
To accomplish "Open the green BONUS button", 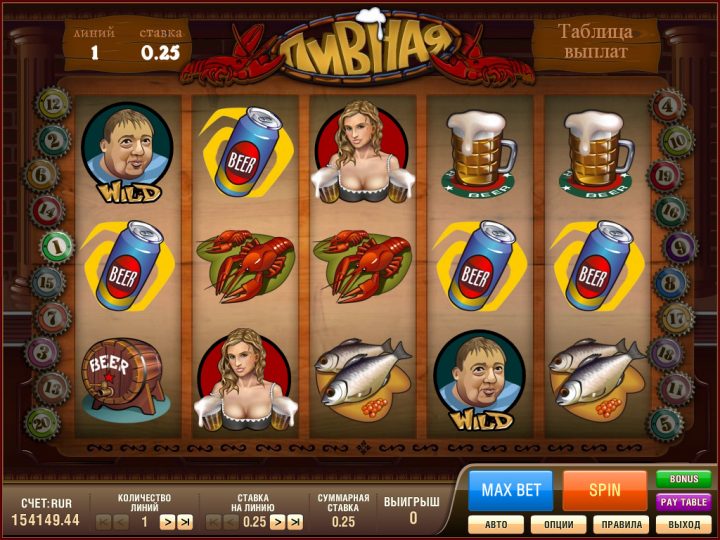I will (683, 480).
